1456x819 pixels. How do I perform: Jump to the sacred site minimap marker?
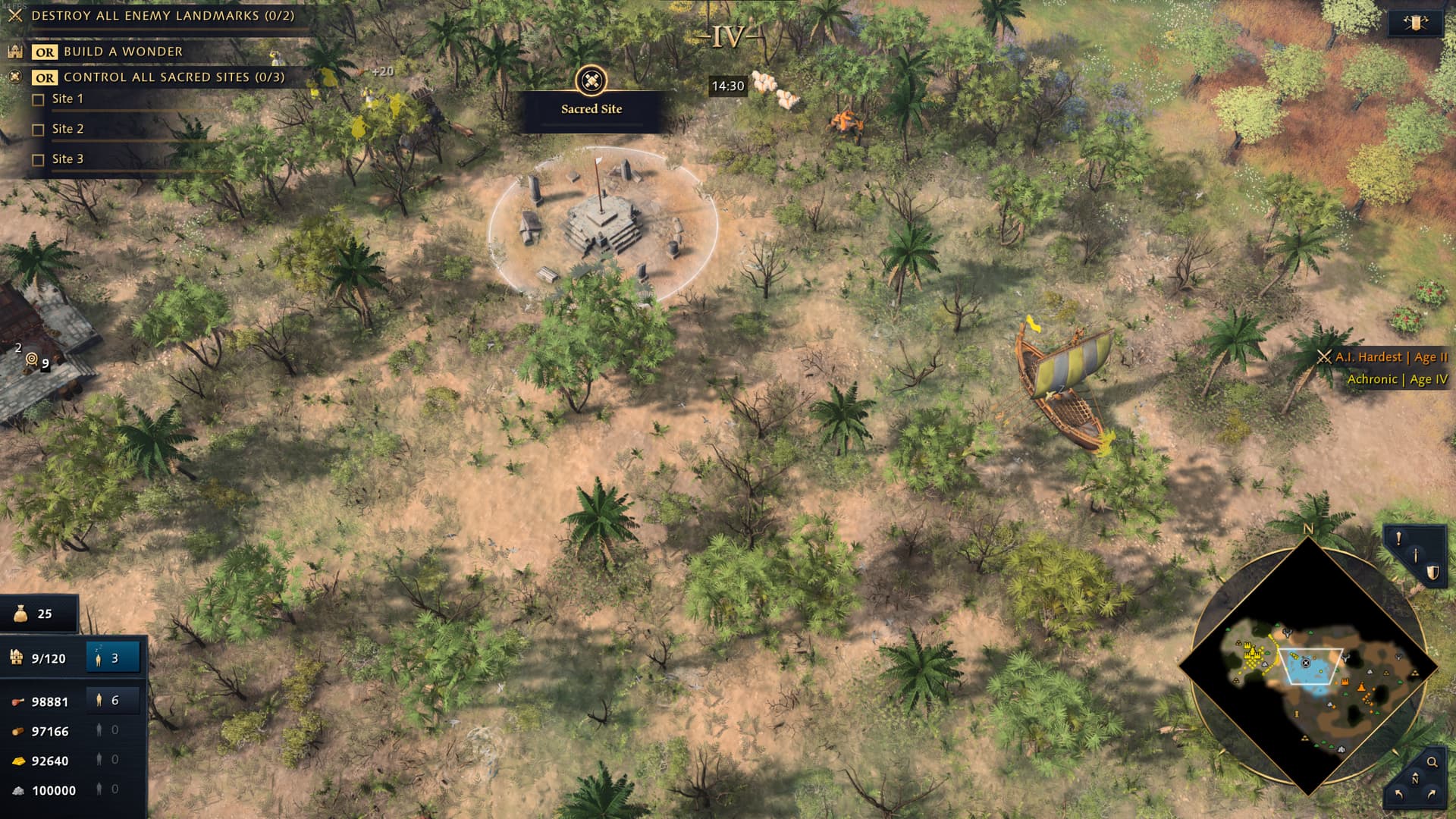1306,663
